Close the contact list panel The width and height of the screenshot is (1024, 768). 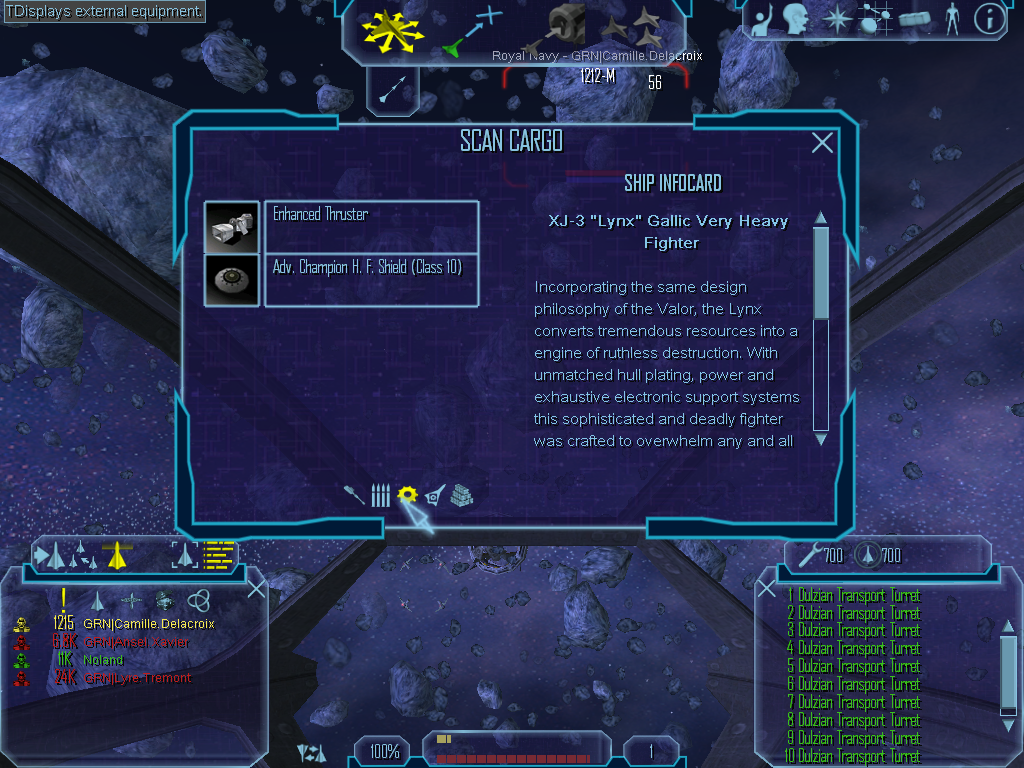tap(256, 588)
